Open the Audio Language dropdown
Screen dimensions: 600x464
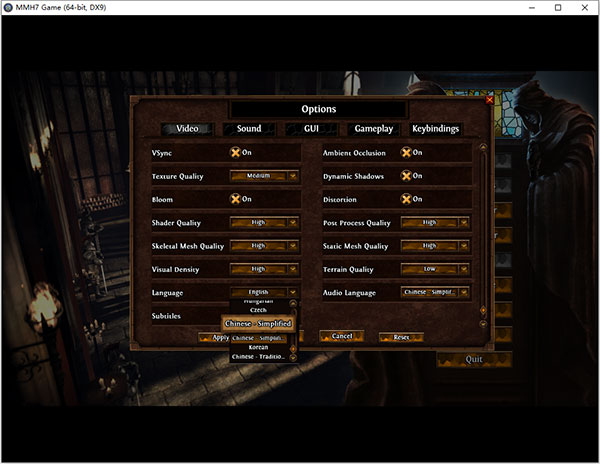click(435, 292)
